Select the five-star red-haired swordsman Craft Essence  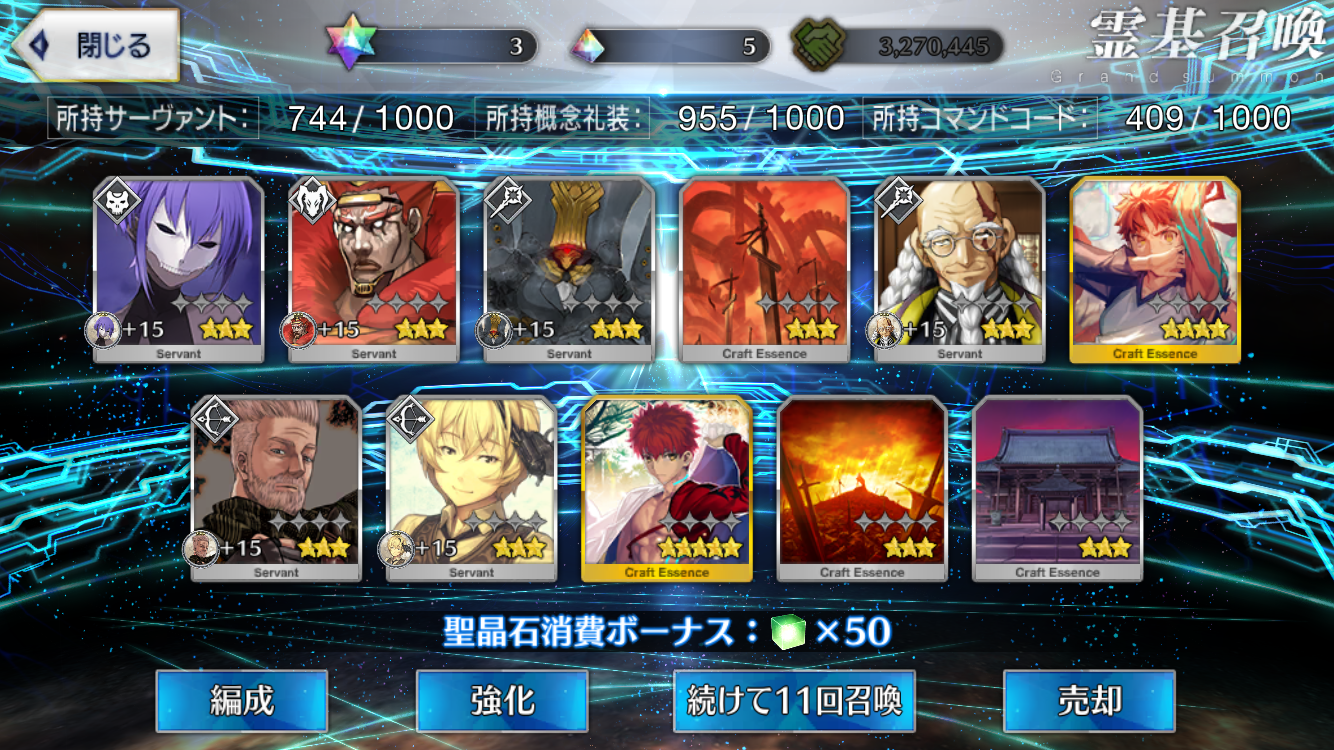point(667,488)
